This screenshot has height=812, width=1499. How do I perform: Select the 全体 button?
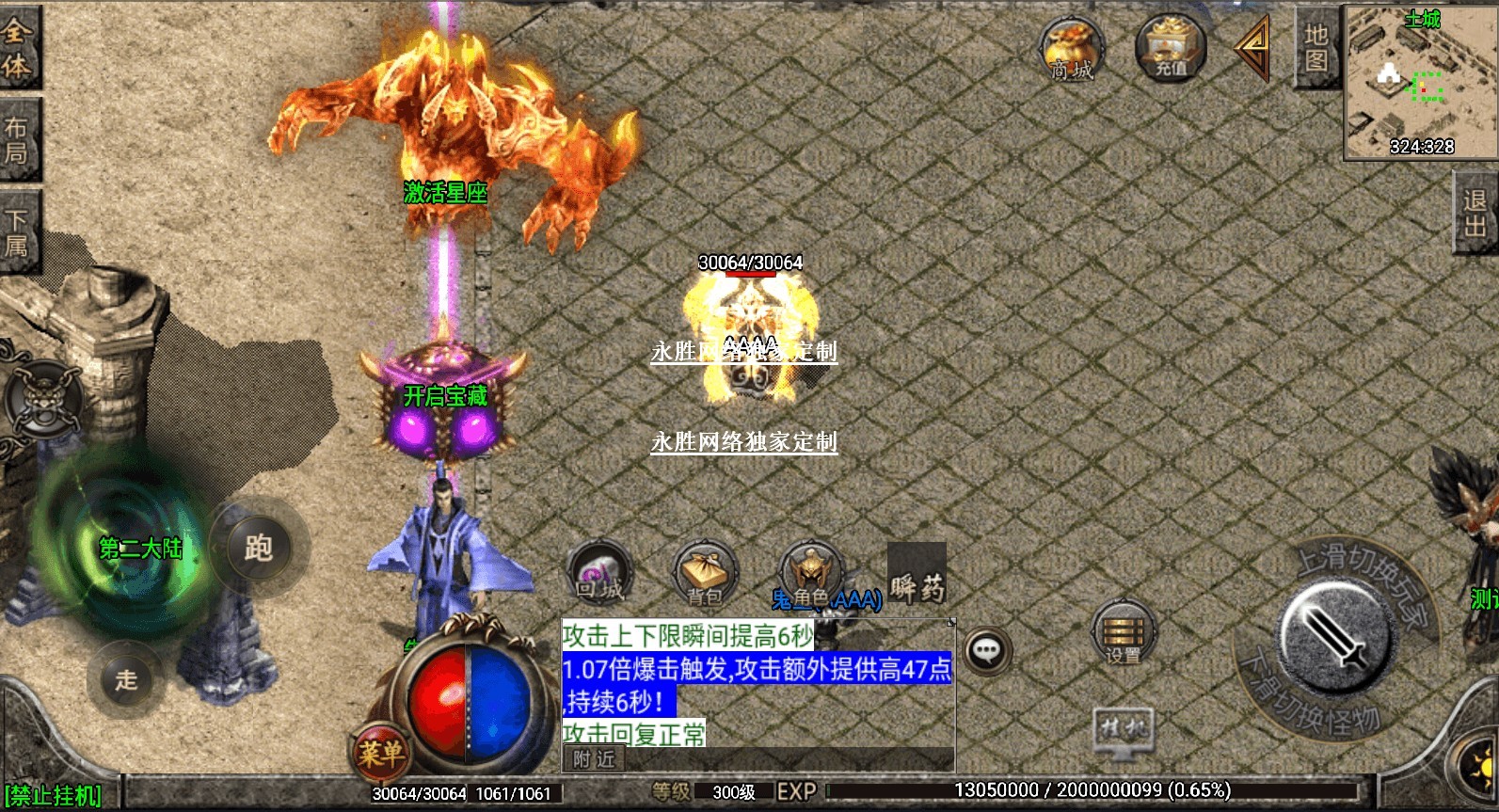(17, 47)
